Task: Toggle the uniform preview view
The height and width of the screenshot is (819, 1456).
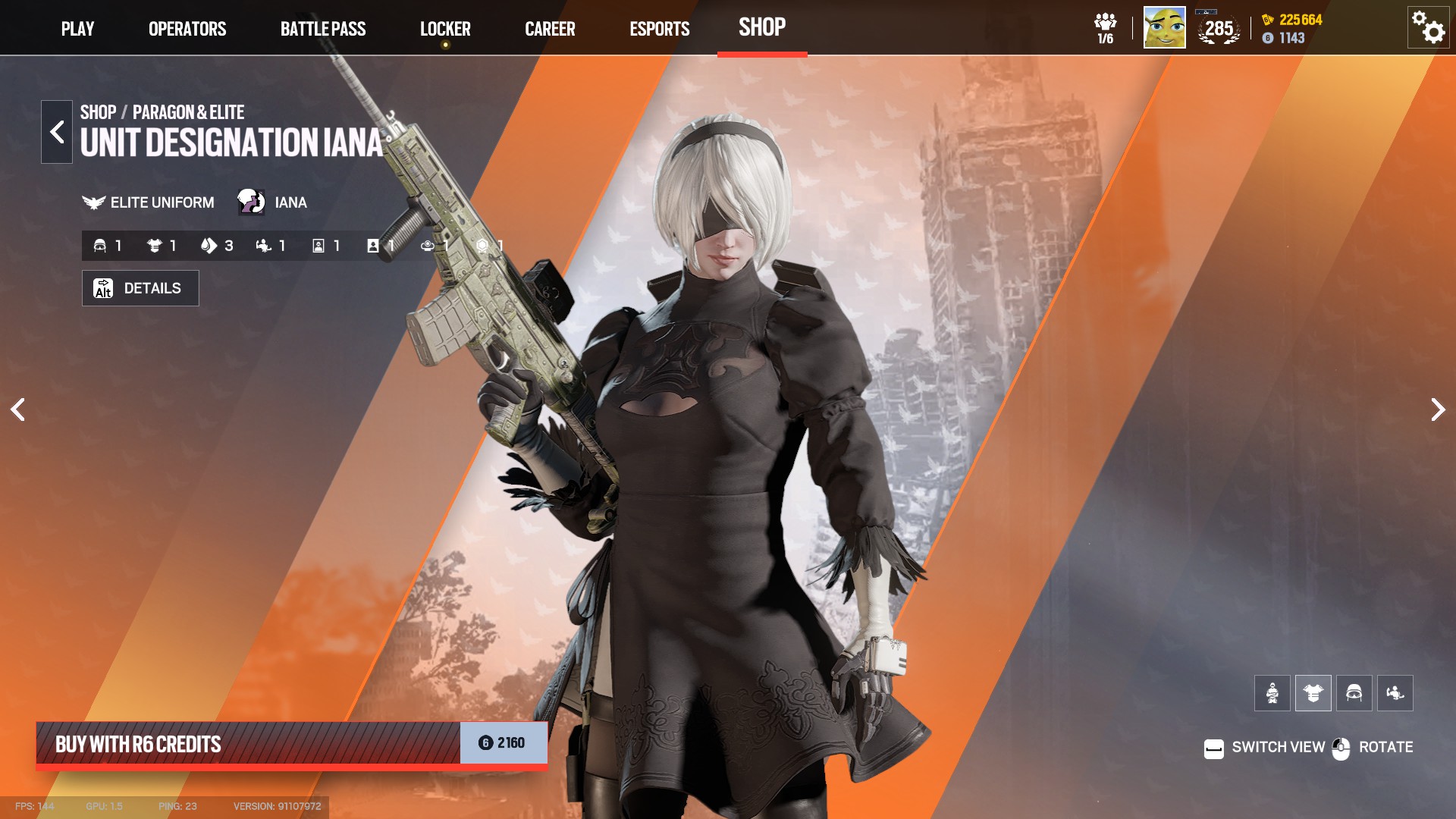Action: pyautogui.click(x=1313, y=692)
